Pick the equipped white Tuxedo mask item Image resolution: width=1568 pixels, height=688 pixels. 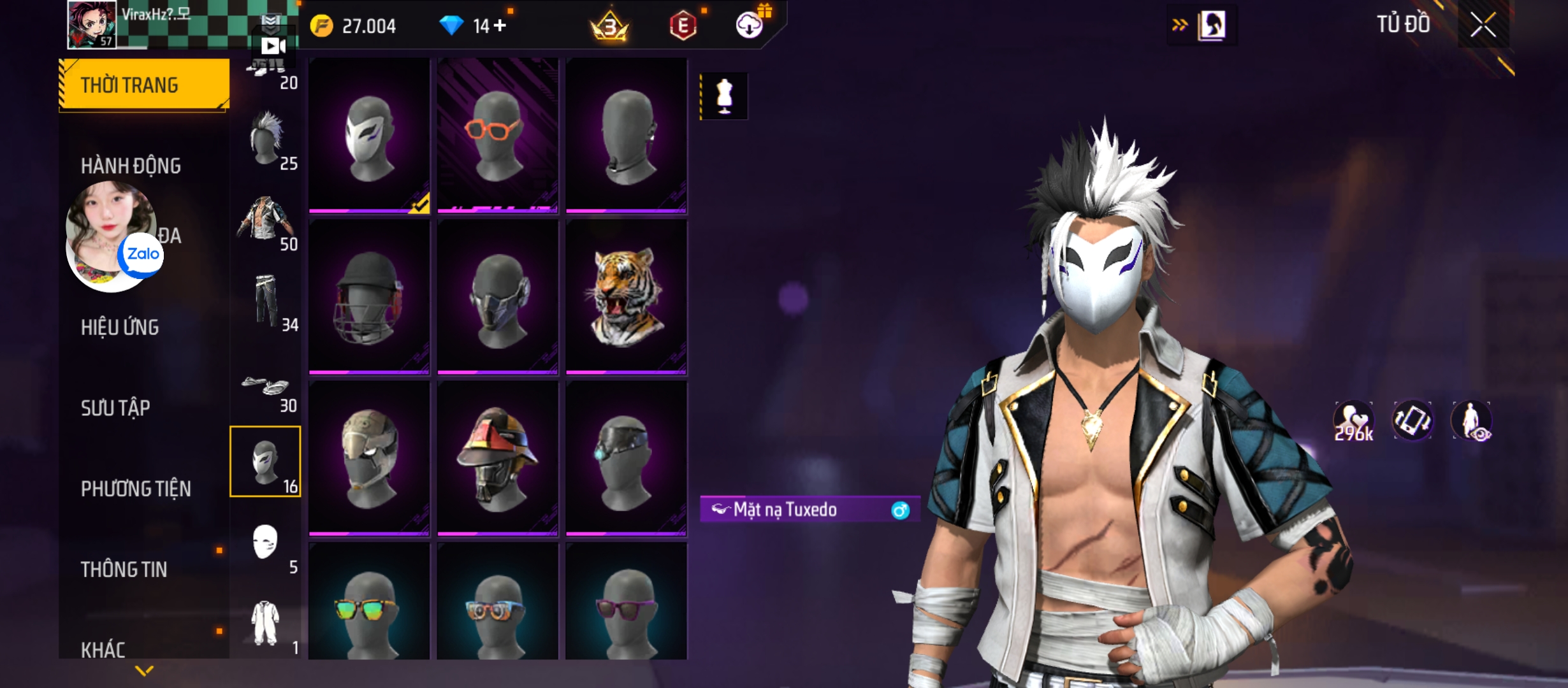coord(369,135)
